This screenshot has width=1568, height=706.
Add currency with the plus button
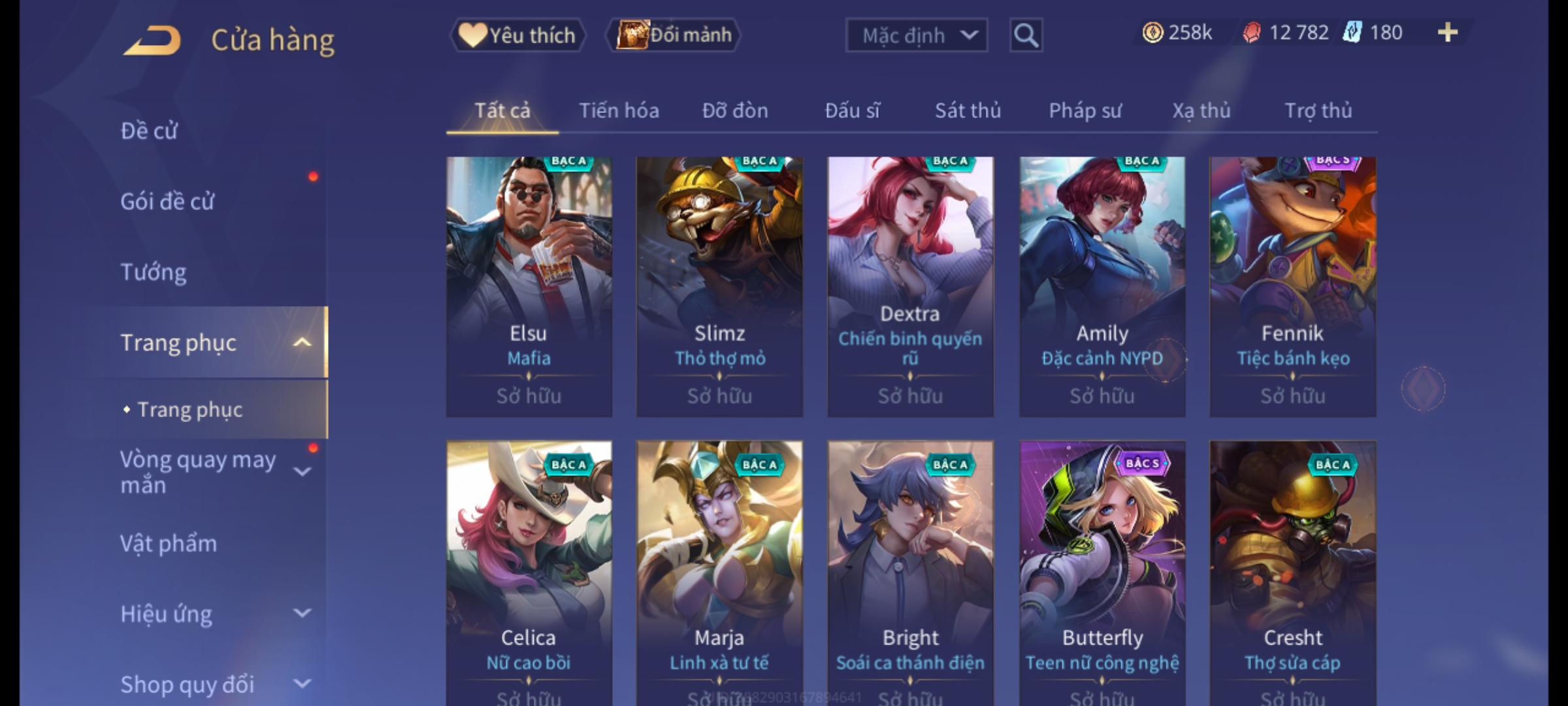coord(1448,33)
